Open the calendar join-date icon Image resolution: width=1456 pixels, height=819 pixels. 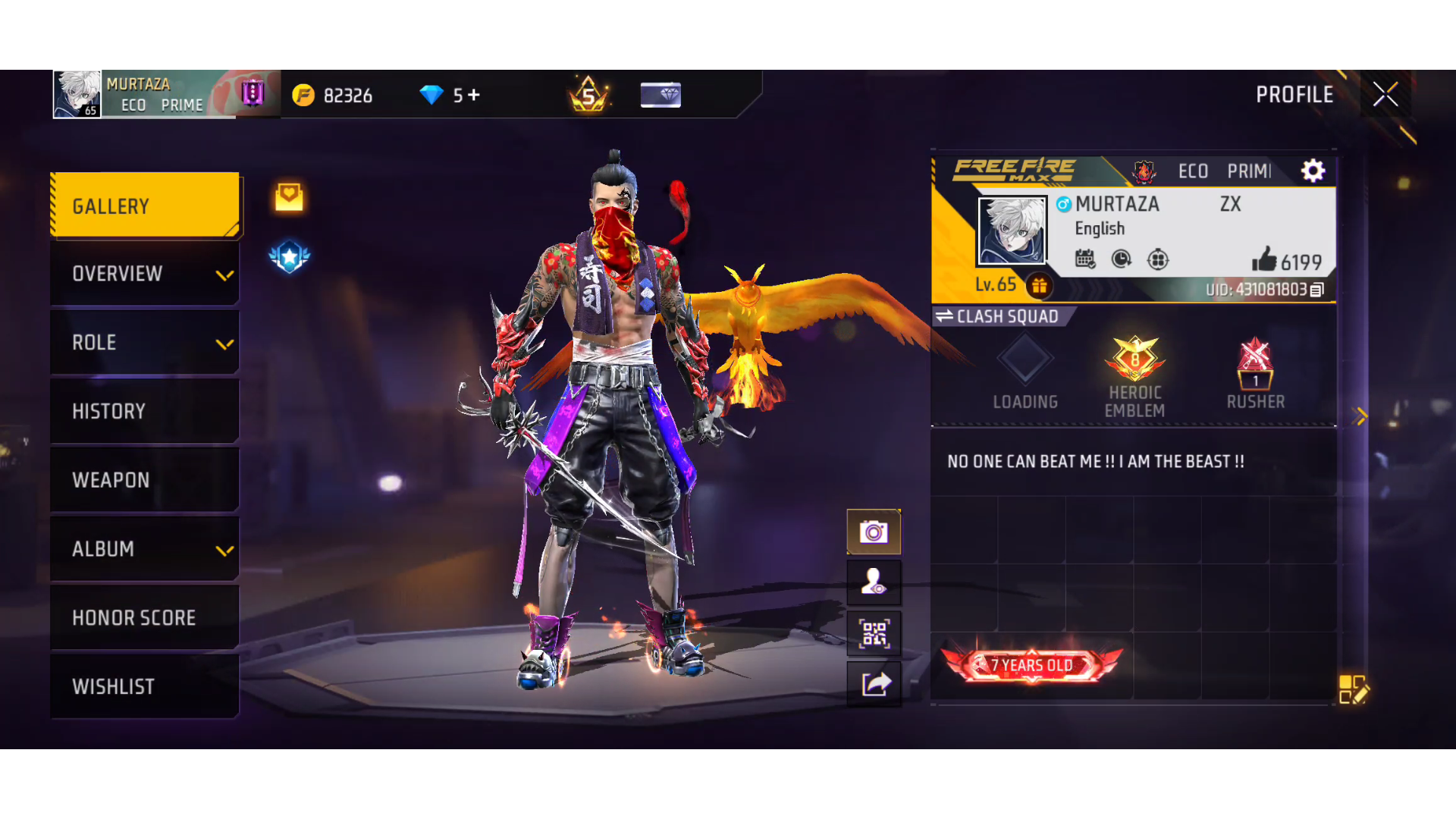(x=1086, y=259)
